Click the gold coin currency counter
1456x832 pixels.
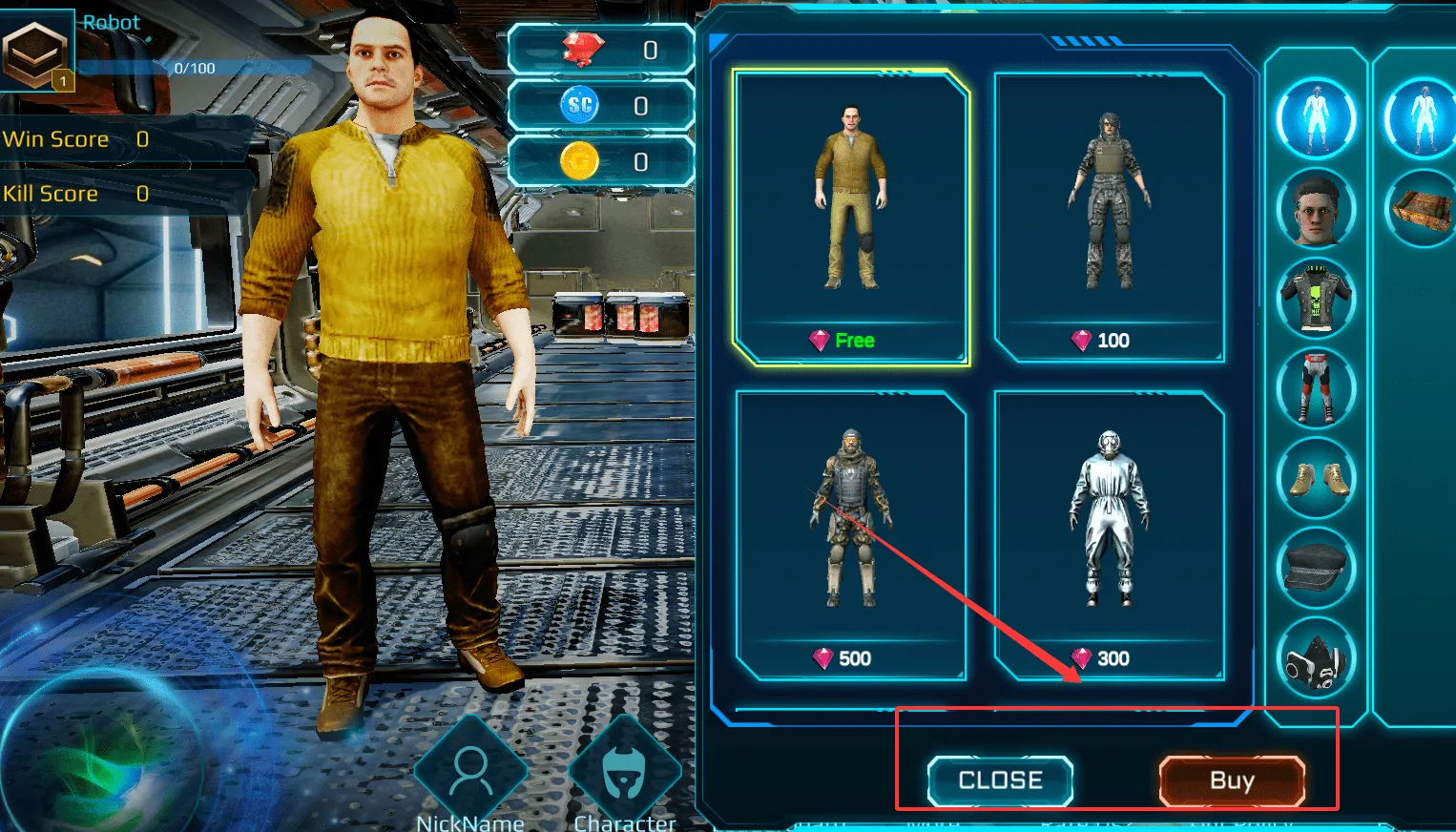pos(601,162)
